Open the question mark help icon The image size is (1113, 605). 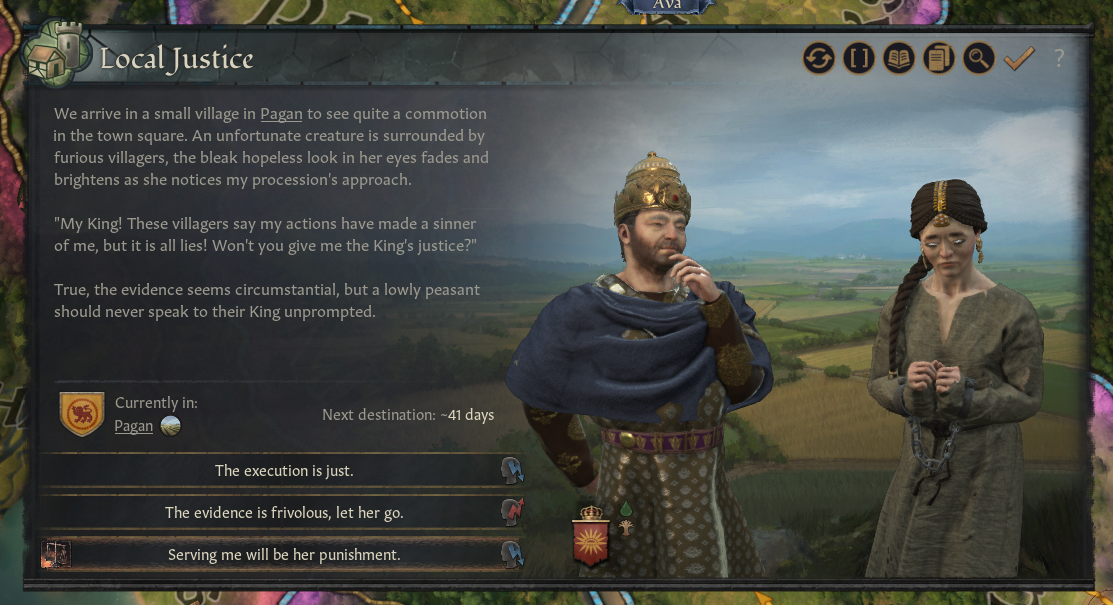pyautogui.click(x=1059, y=59)
